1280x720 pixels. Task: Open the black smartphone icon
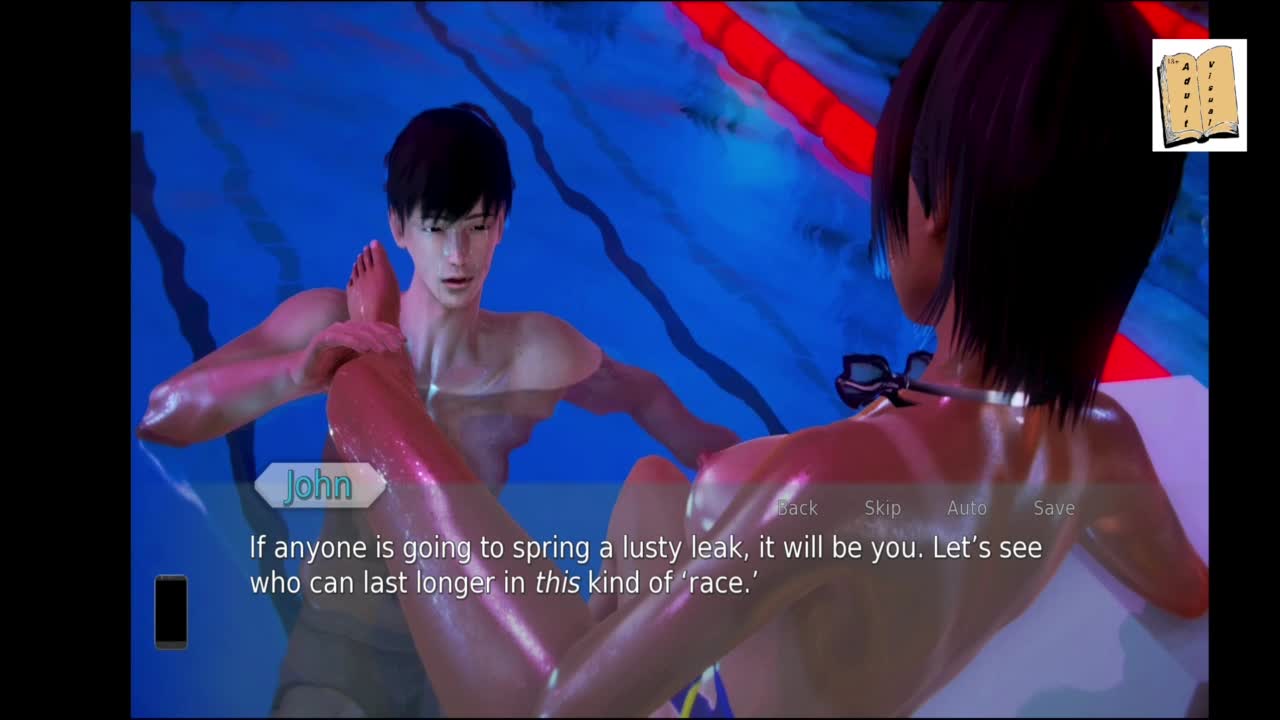171,611
